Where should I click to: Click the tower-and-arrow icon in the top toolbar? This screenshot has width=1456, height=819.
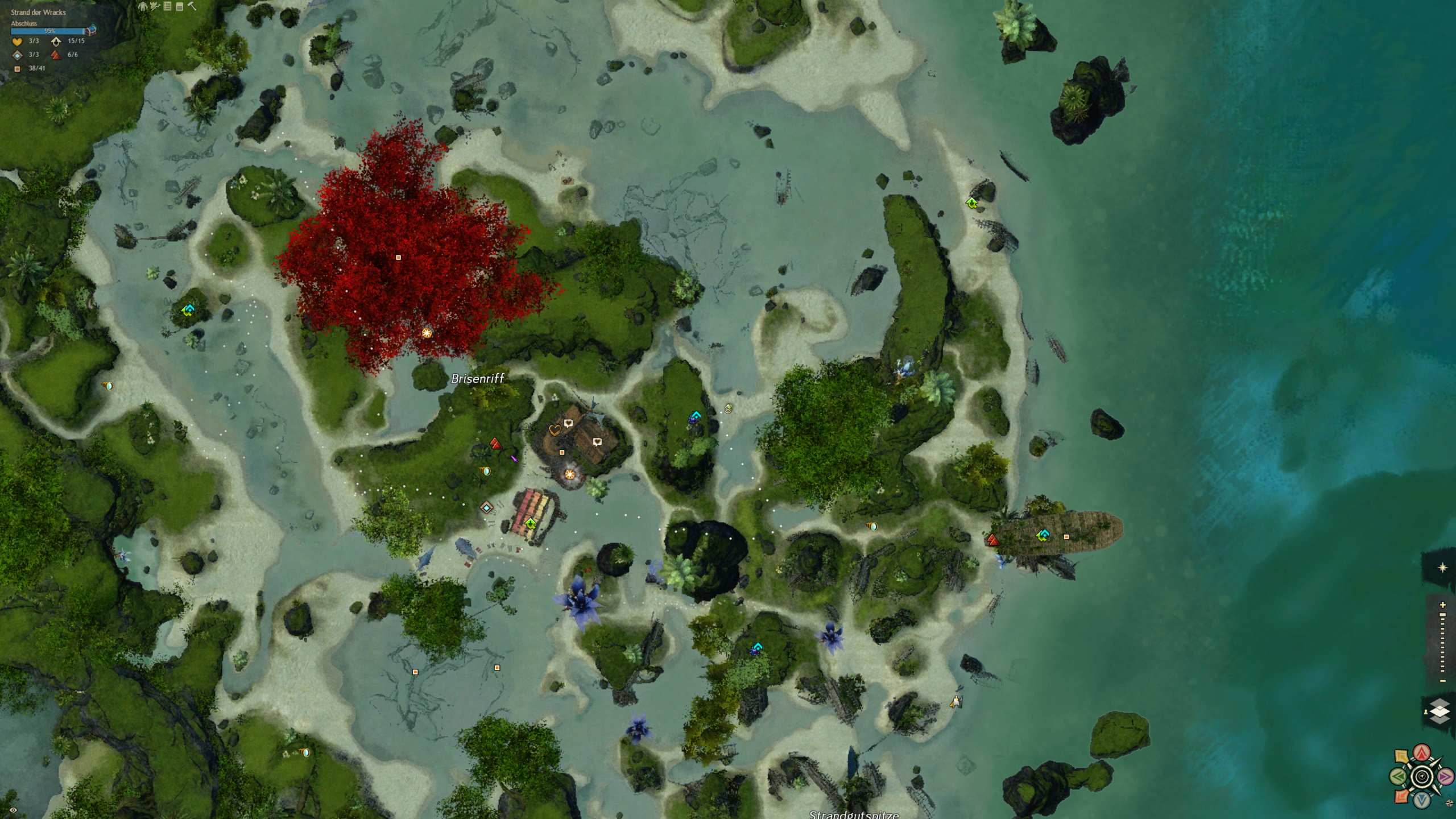155,6
